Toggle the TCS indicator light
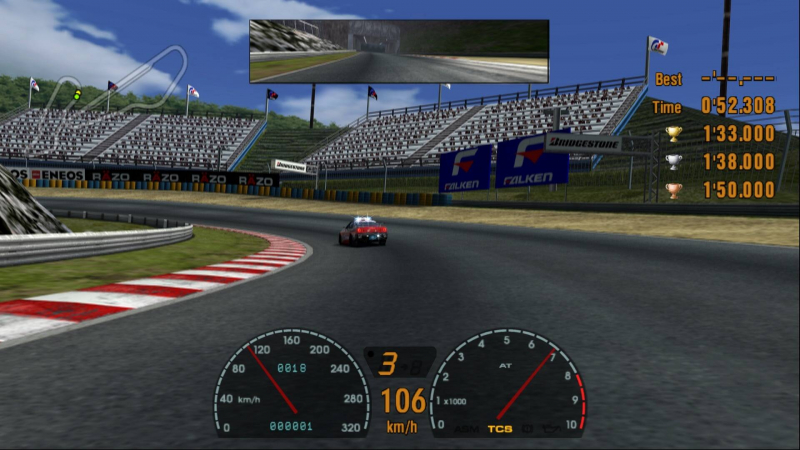Viewport: 800px width, 450px height. 499,429
